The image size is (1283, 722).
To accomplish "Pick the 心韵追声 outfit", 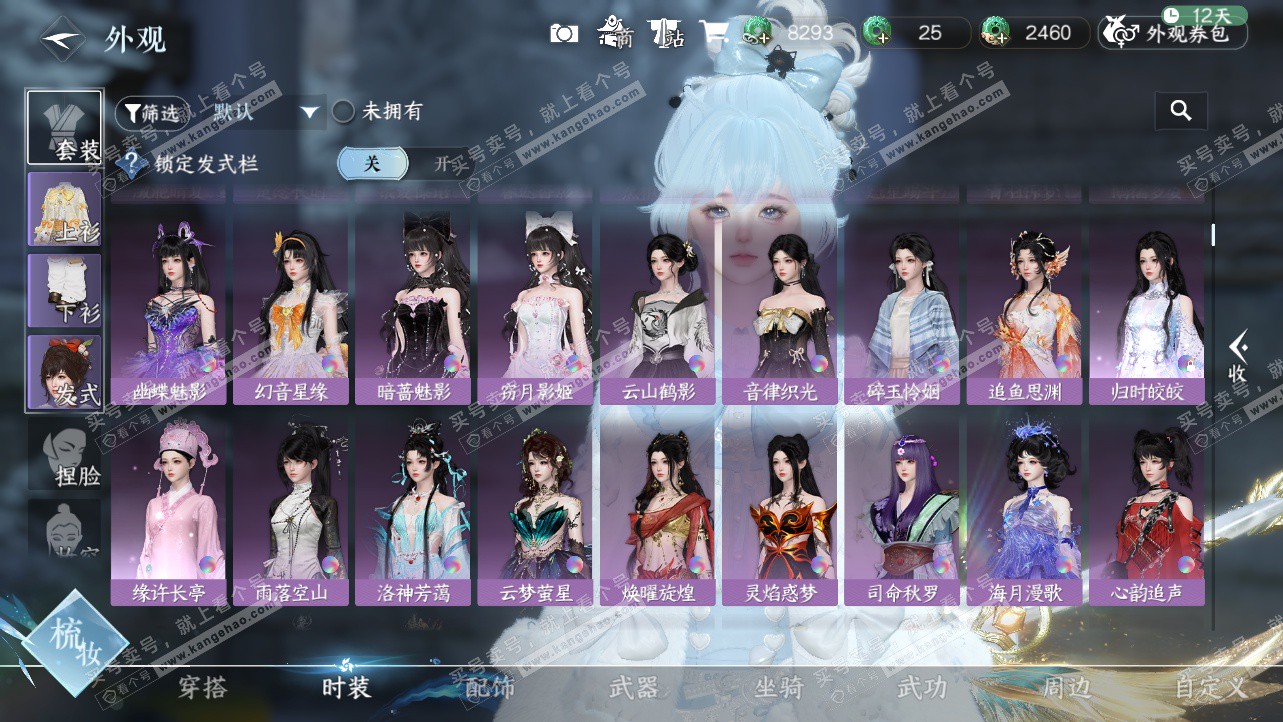I will point(1147,512).
